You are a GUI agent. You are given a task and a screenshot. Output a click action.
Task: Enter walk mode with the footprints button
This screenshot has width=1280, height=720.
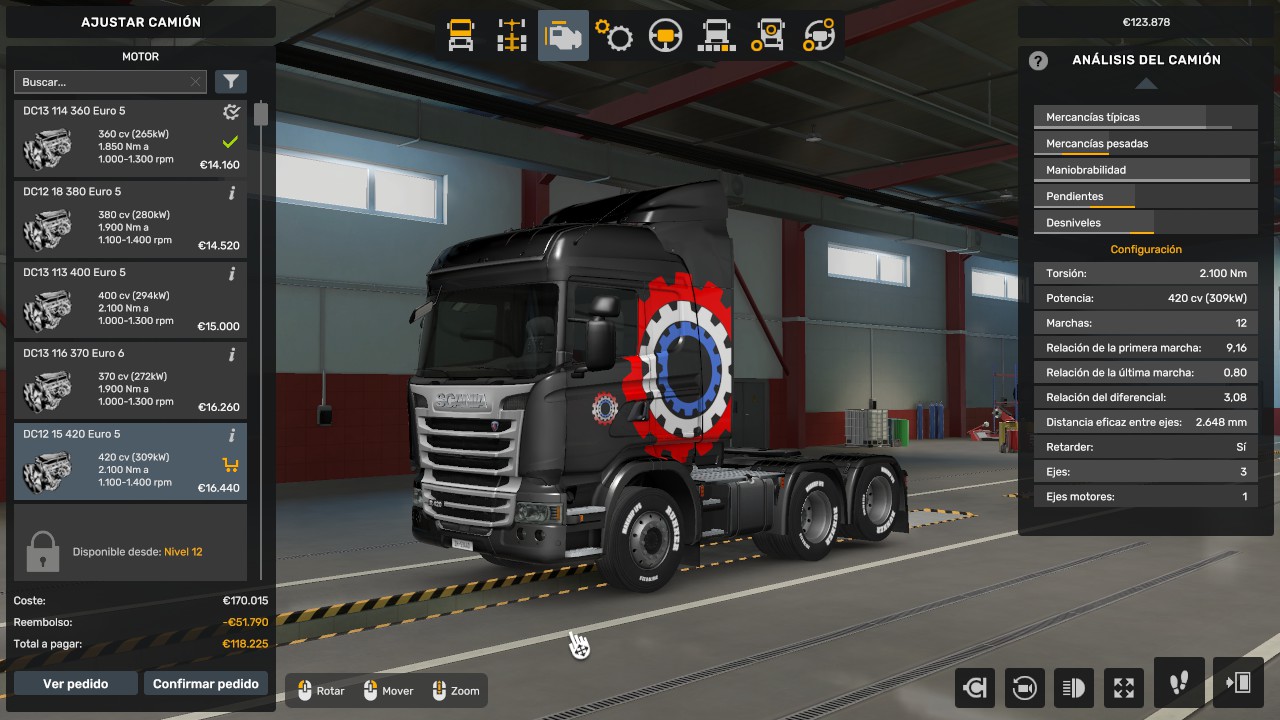click(x=1179, y=683)
